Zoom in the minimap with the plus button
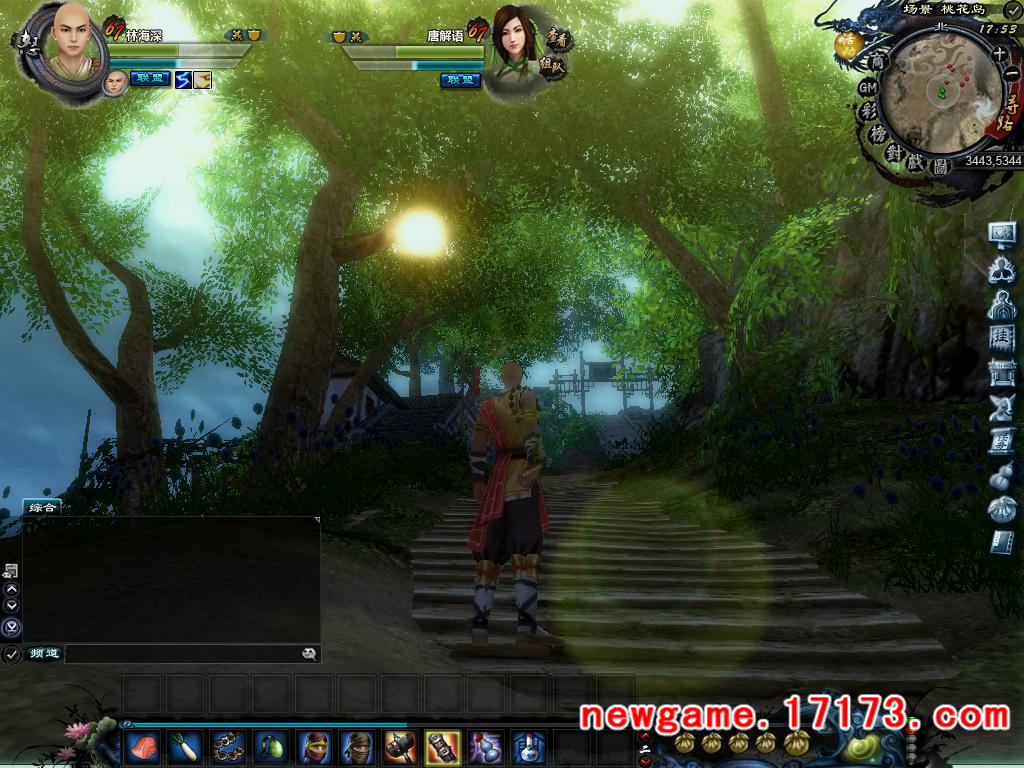Image resolution: width=1024 pixels, height=768 pixels. click(999, 54)
